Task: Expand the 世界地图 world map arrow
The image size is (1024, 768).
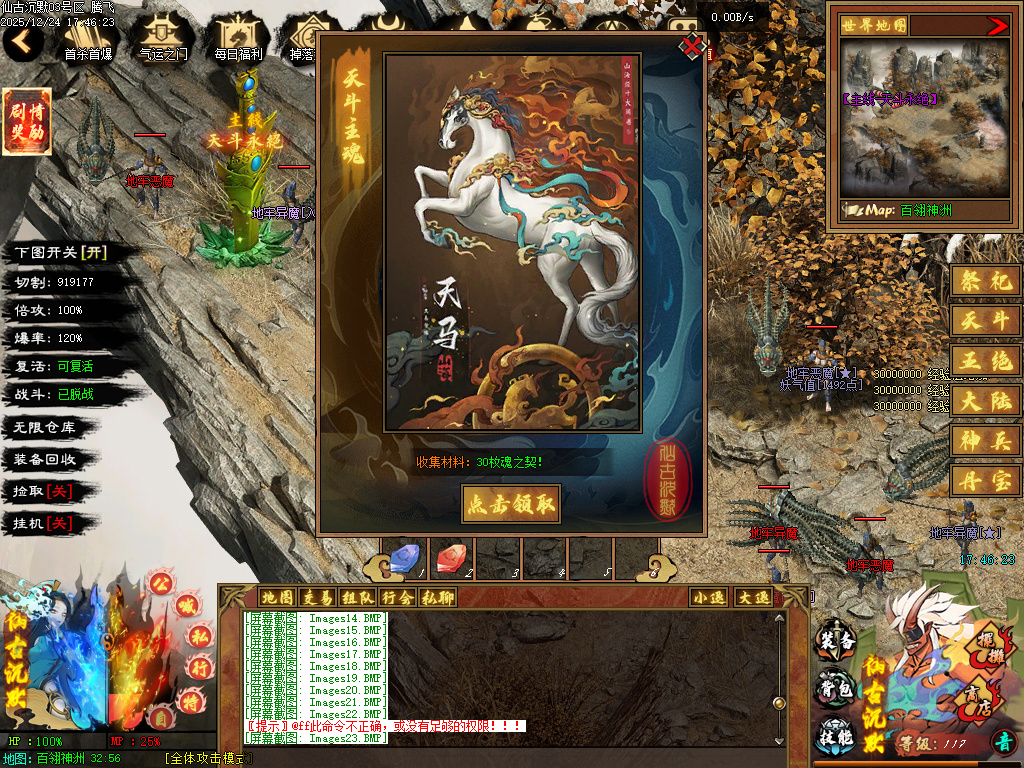Action: (x=997, y=26)
